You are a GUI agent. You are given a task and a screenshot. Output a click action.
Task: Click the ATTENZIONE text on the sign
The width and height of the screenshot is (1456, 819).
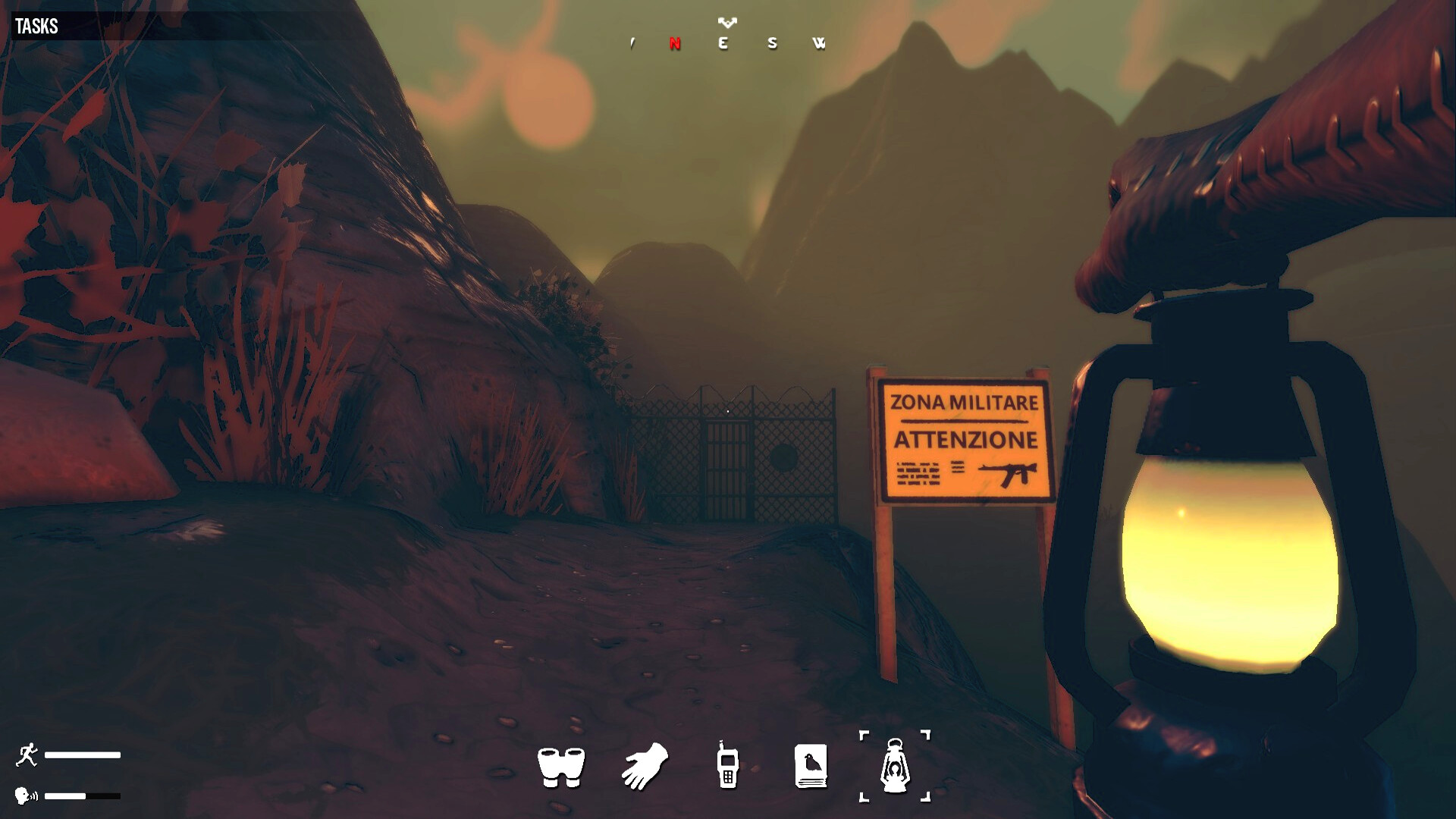tap(965, 438)
